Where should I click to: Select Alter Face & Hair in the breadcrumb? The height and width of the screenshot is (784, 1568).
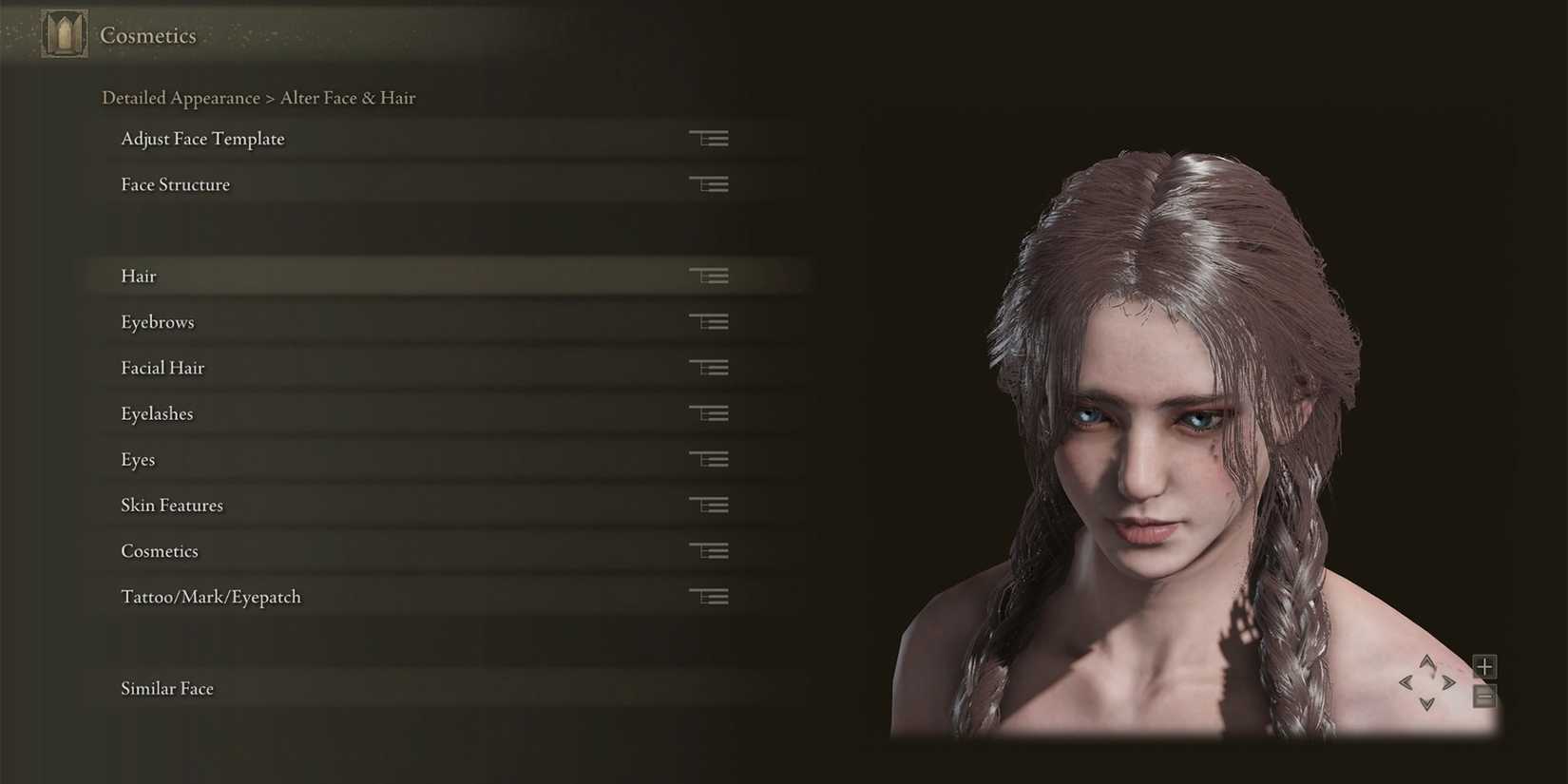[348, 98]
